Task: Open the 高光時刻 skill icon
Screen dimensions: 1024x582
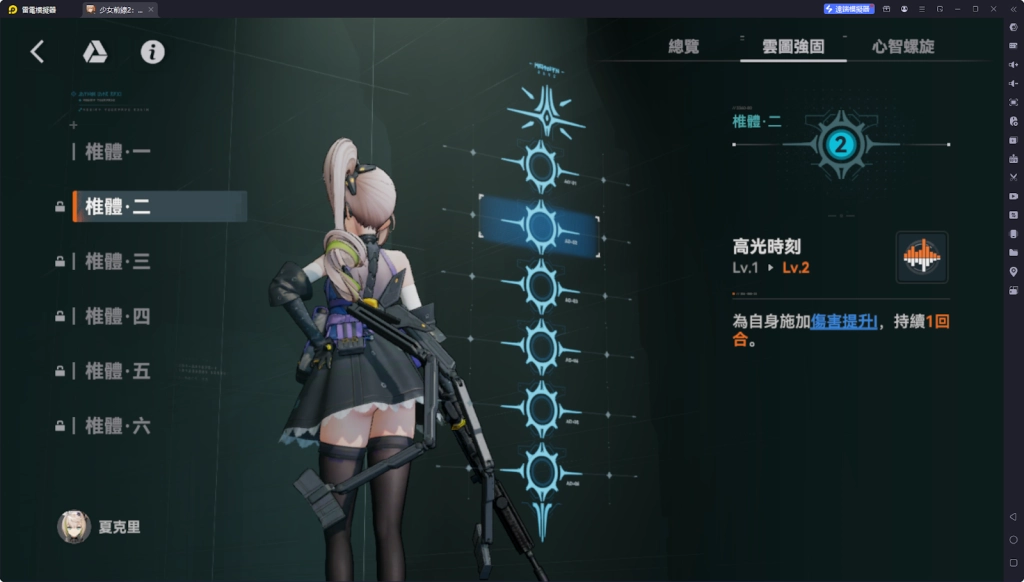Action: coord(921,257)
